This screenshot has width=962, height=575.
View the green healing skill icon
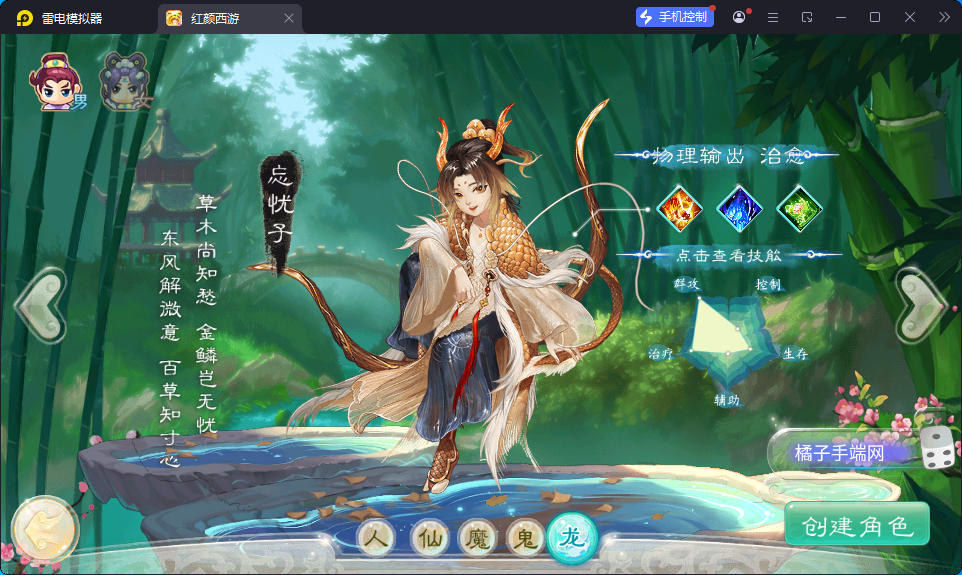click(800, 209)
